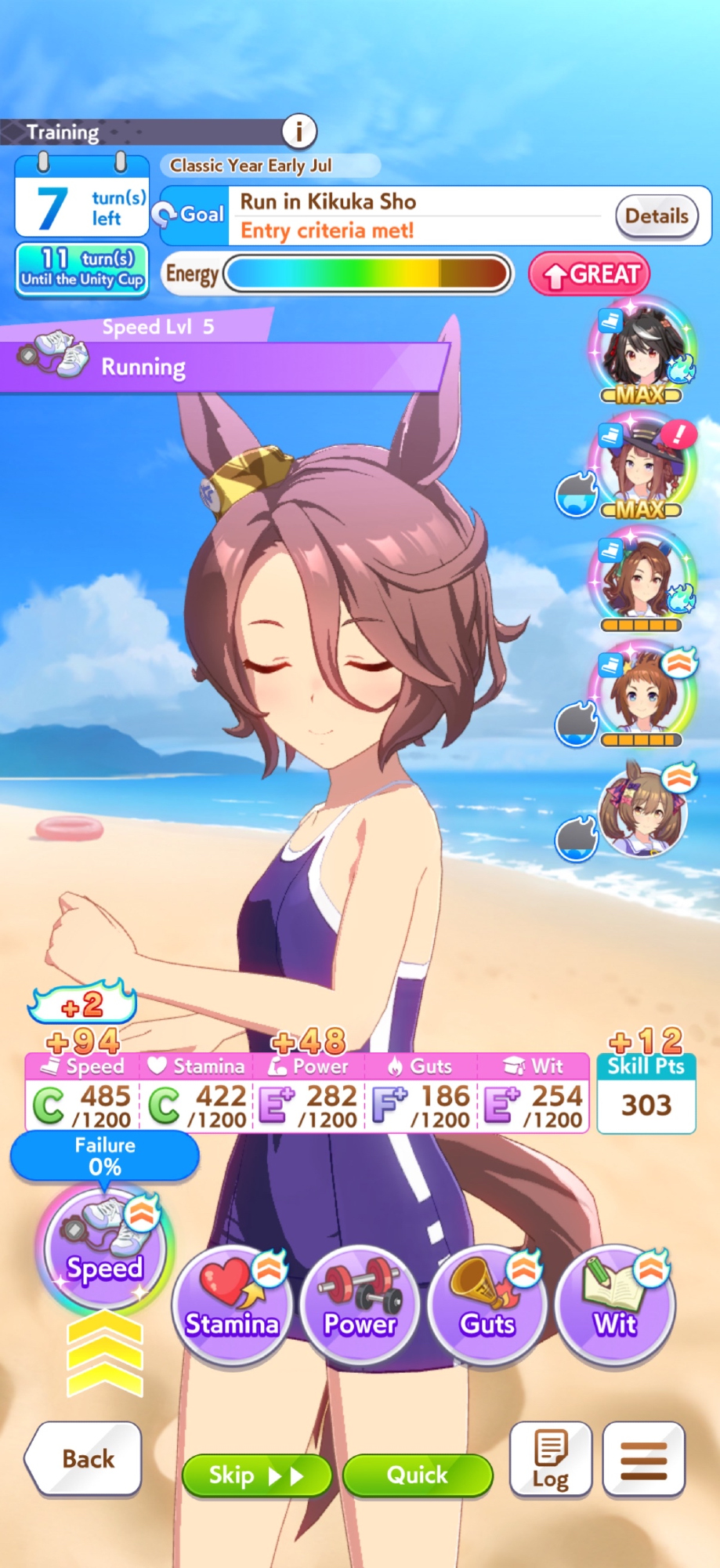The image size is (720, 1568).
Task: Open goal Details for Kikuka Sho
Action: [657, 216]
